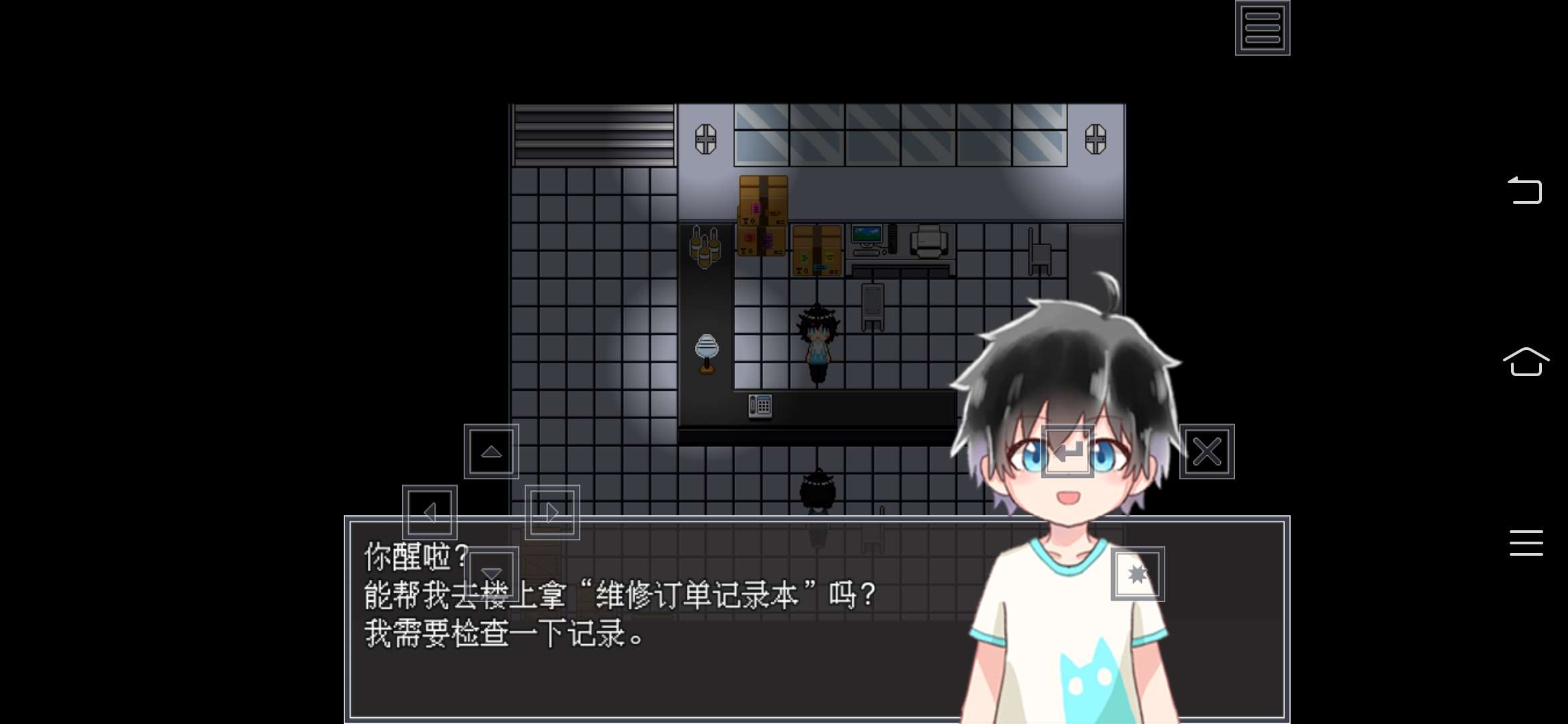Tap the left arrow direction button
This screenshot has height=724, width=1568.
pos(430,513)
